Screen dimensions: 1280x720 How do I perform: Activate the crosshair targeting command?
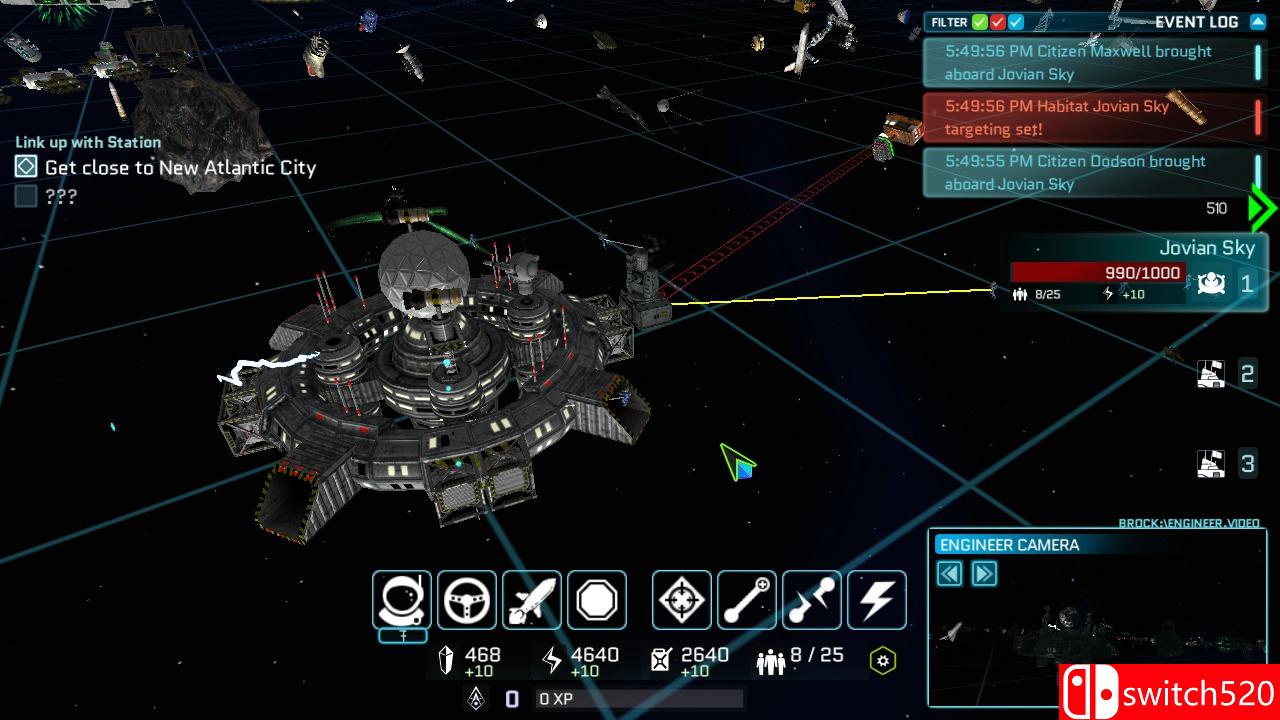click(682, 600)
